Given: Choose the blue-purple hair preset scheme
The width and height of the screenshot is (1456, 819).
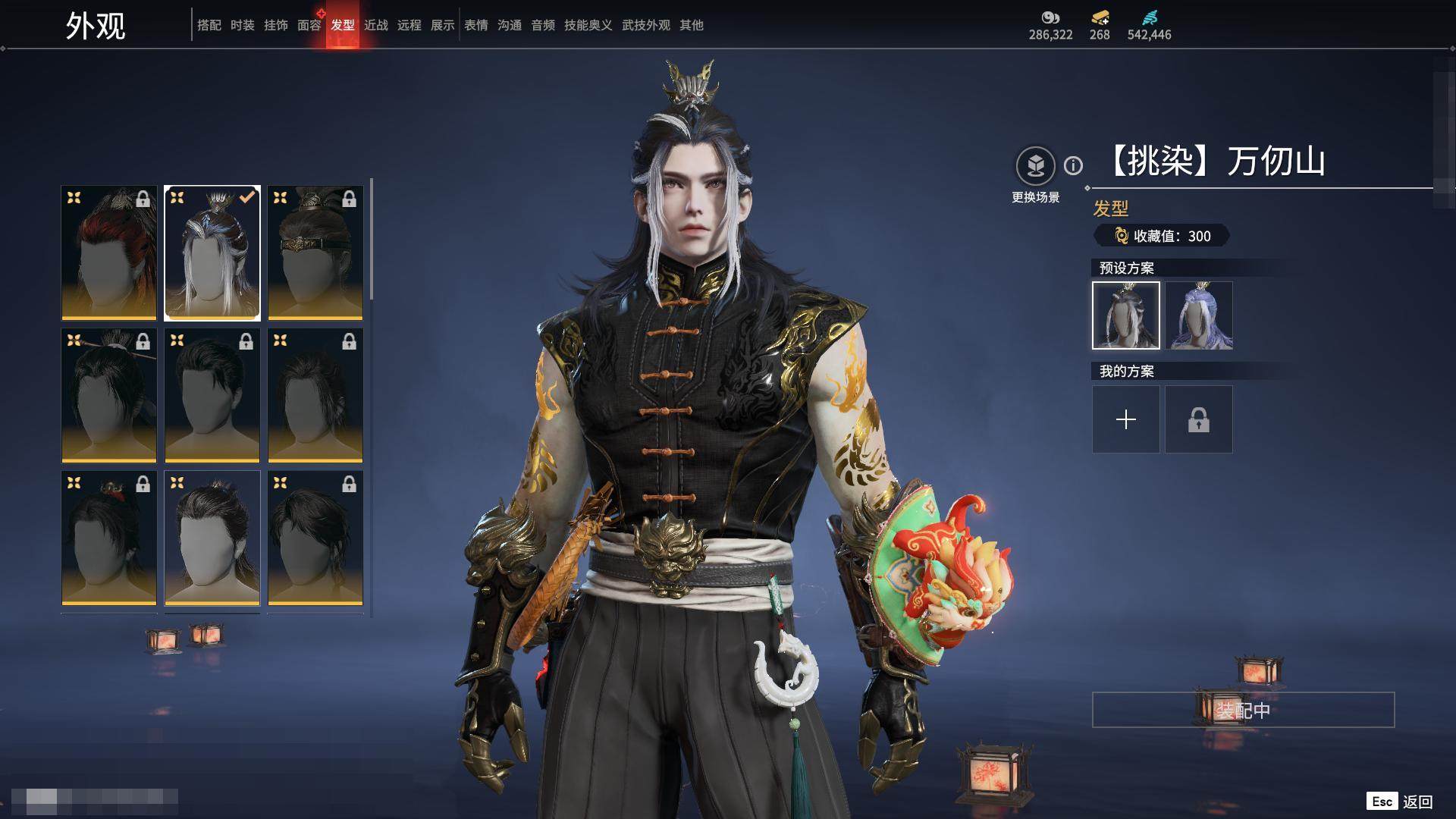Looking at the screenshot, I should [1199, 315].
